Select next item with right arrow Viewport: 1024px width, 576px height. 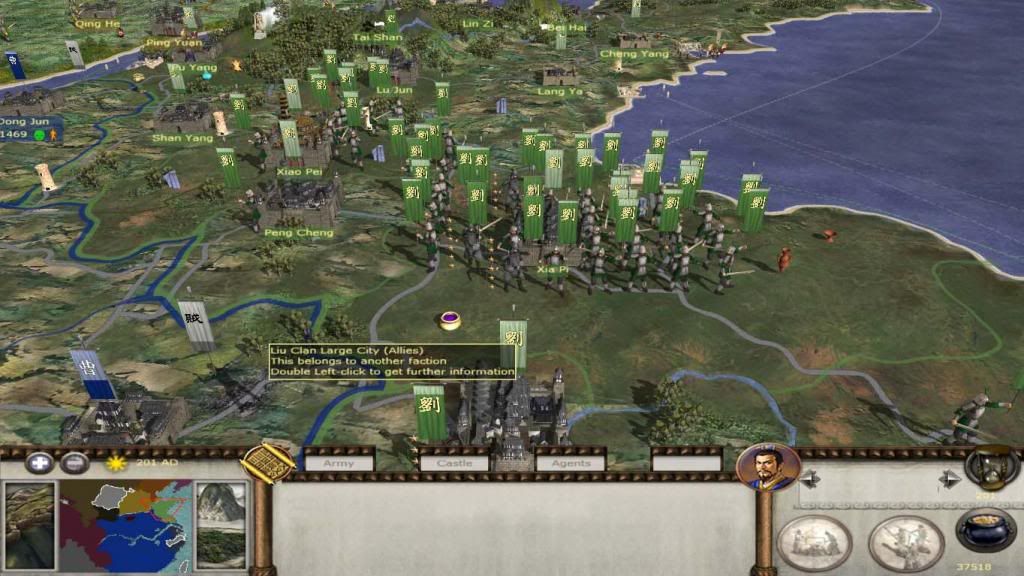tap(950, 479)
